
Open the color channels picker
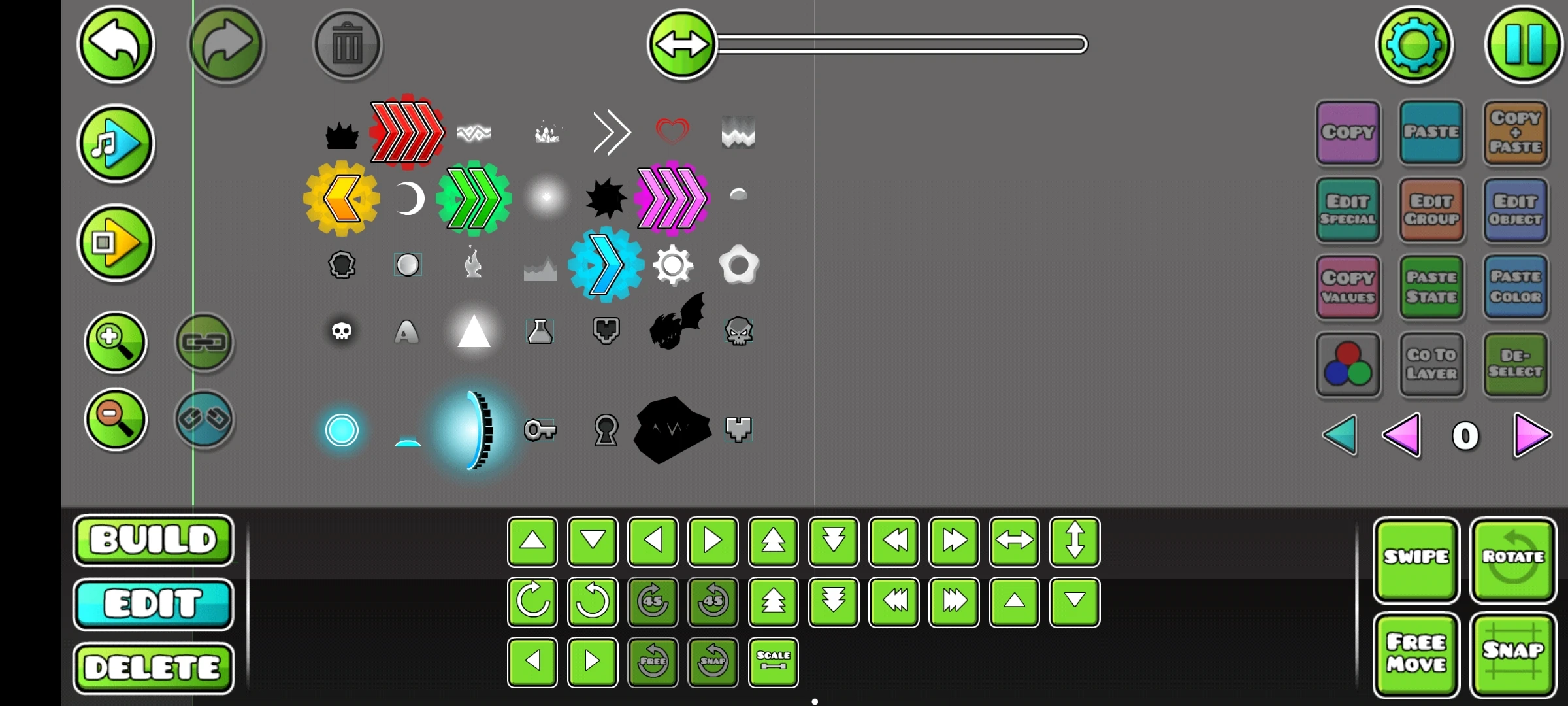[1348, 364]
